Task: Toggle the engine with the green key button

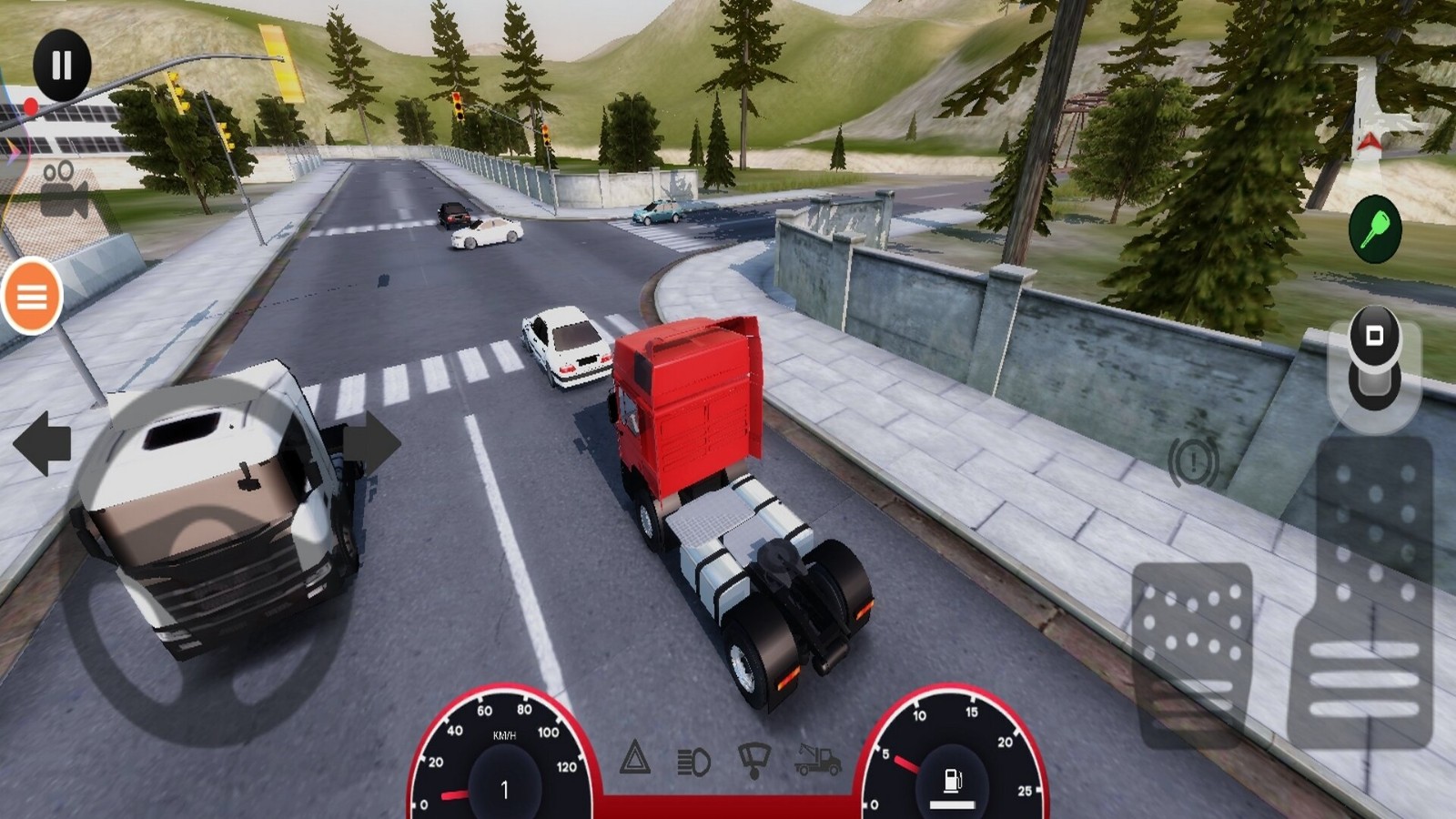Action: point(1374,229)
